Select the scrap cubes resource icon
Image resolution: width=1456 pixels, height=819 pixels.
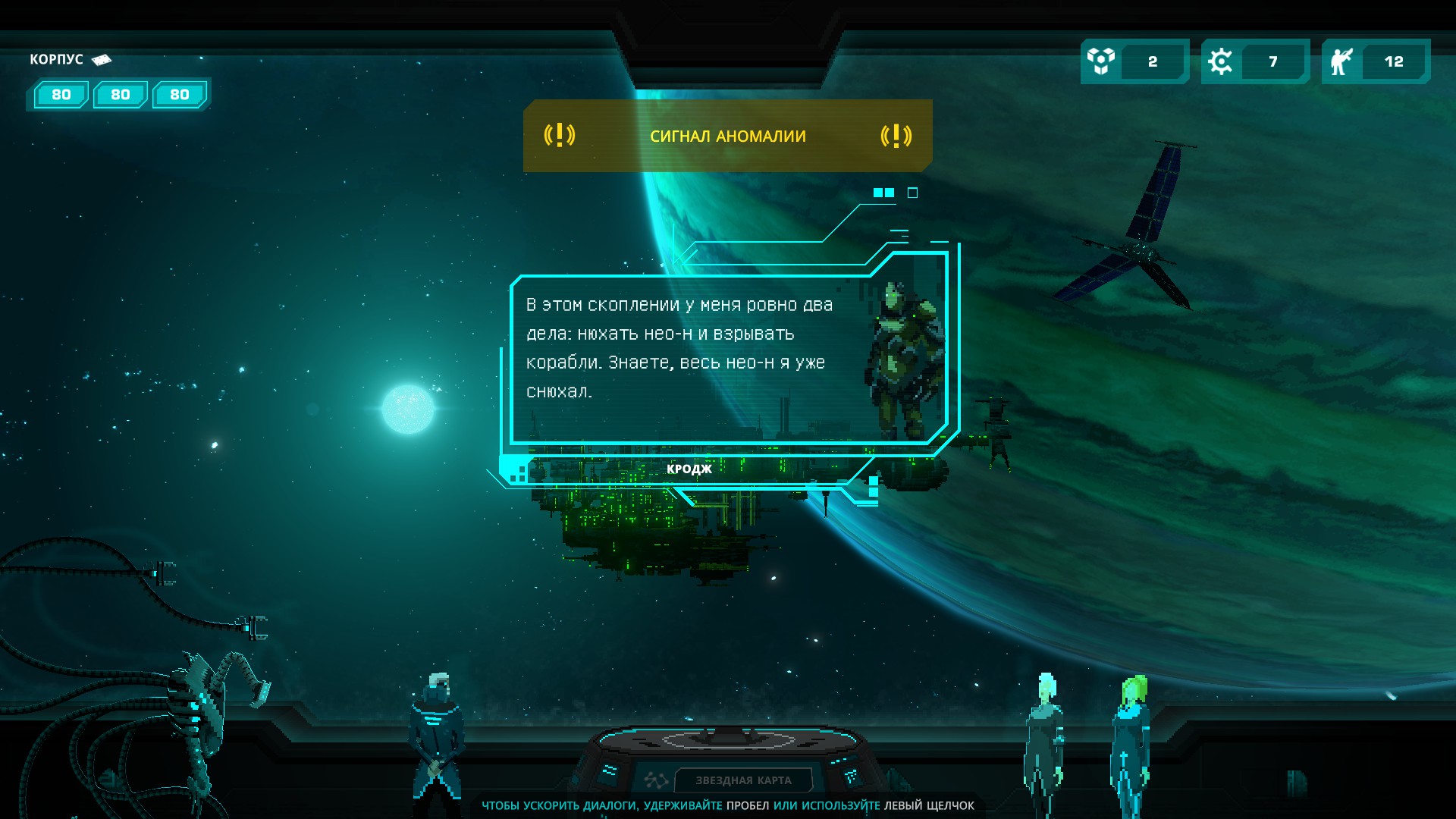click(1100, 61)
